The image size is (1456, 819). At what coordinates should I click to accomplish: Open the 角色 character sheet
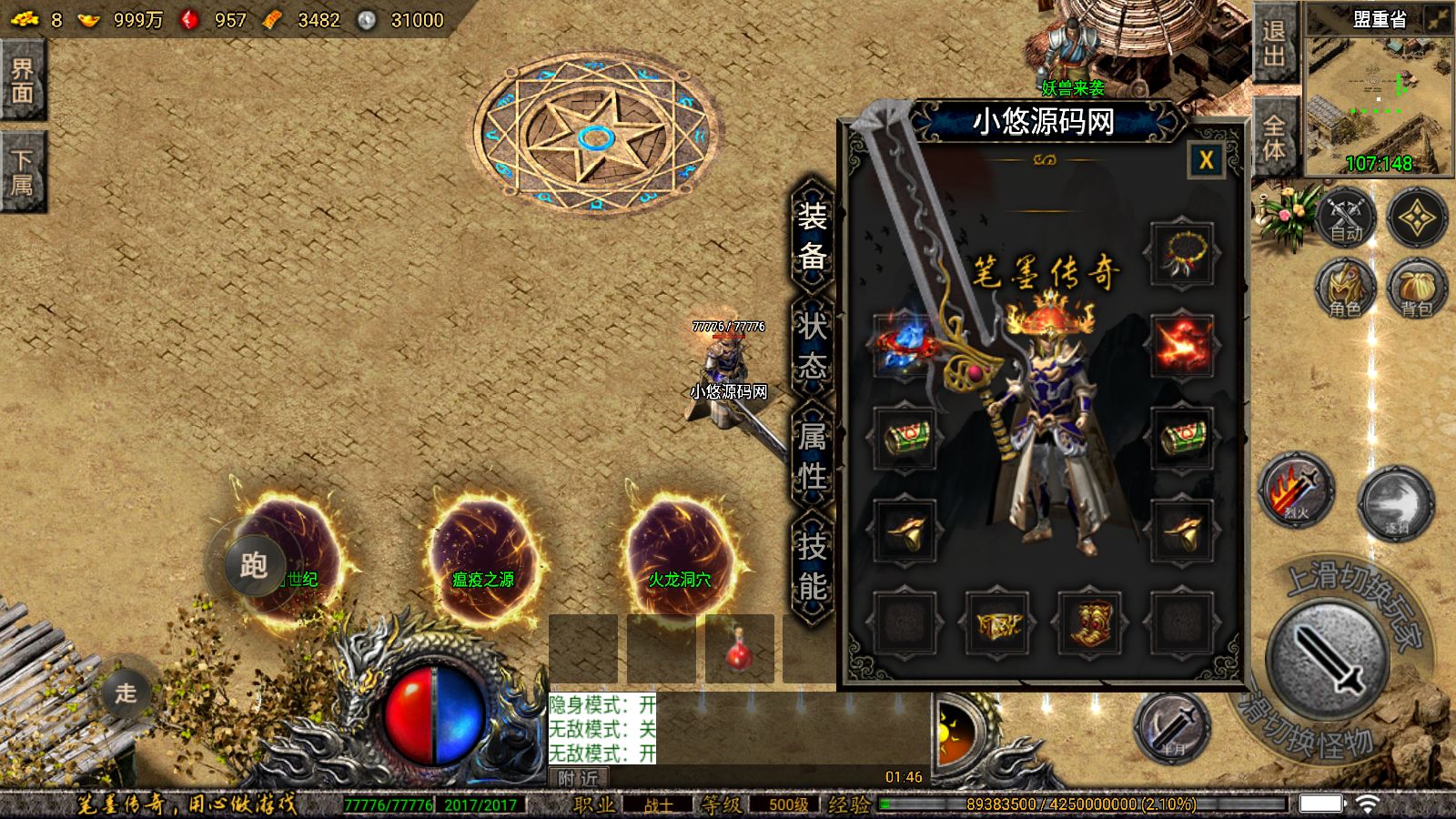tap(1344, 288)
